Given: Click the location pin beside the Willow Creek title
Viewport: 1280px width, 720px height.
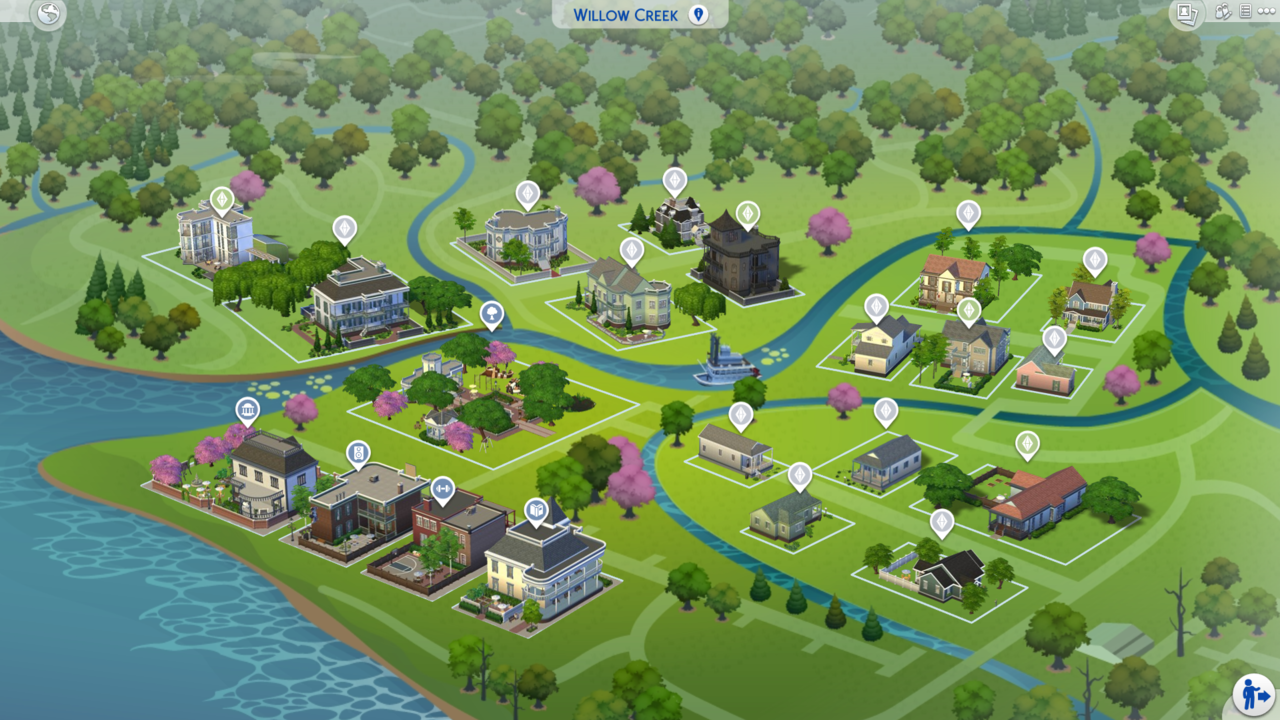Looking at the screenshot, I should 697,13.
